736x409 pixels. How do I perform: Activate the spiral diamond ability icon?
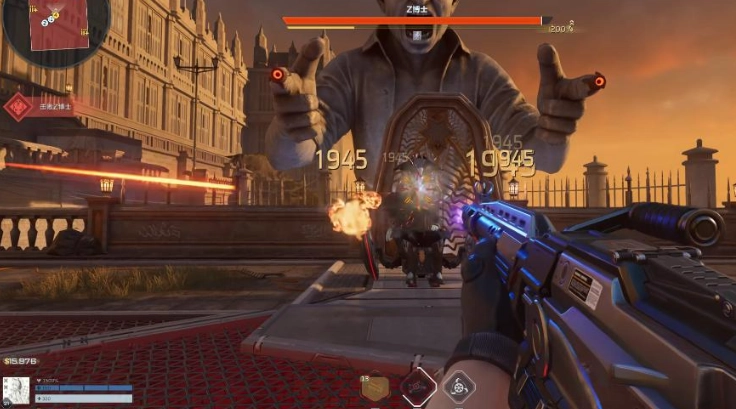click(460, 386)
